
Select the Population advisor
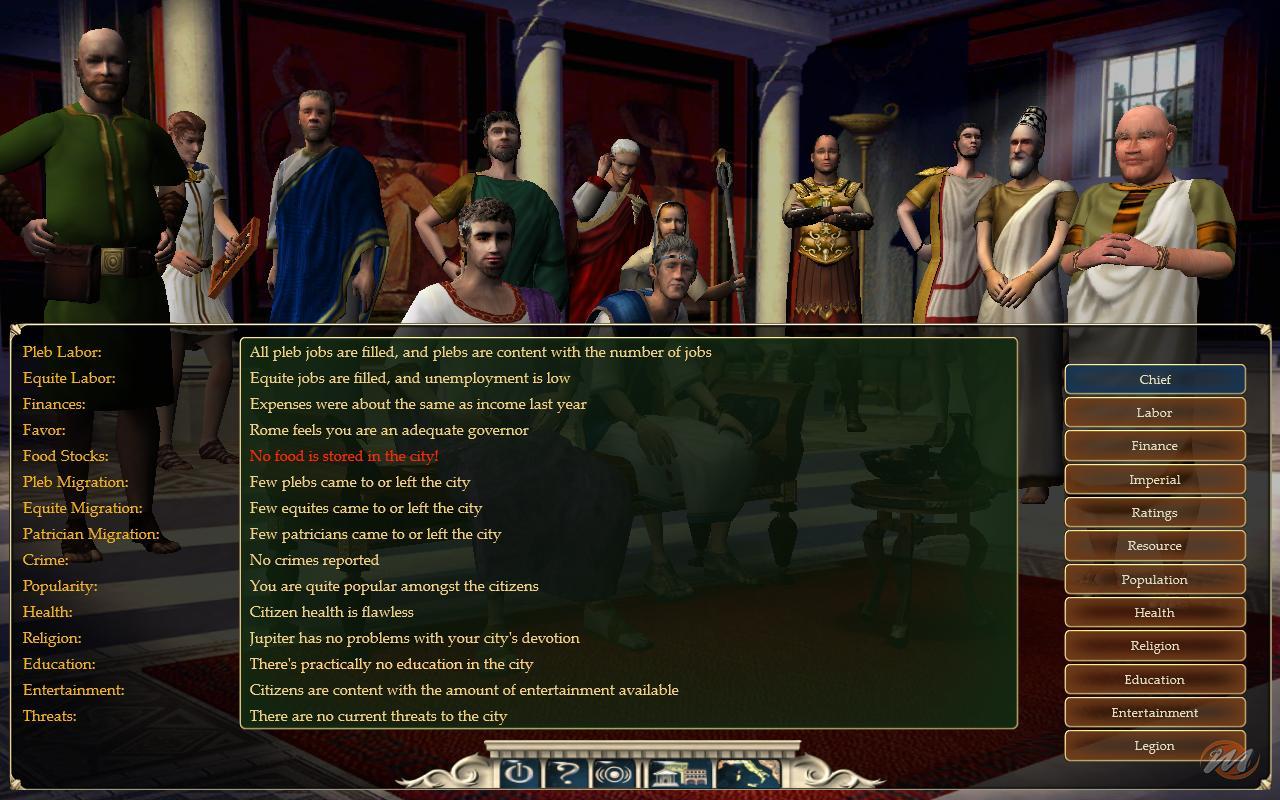(1154, 579)
